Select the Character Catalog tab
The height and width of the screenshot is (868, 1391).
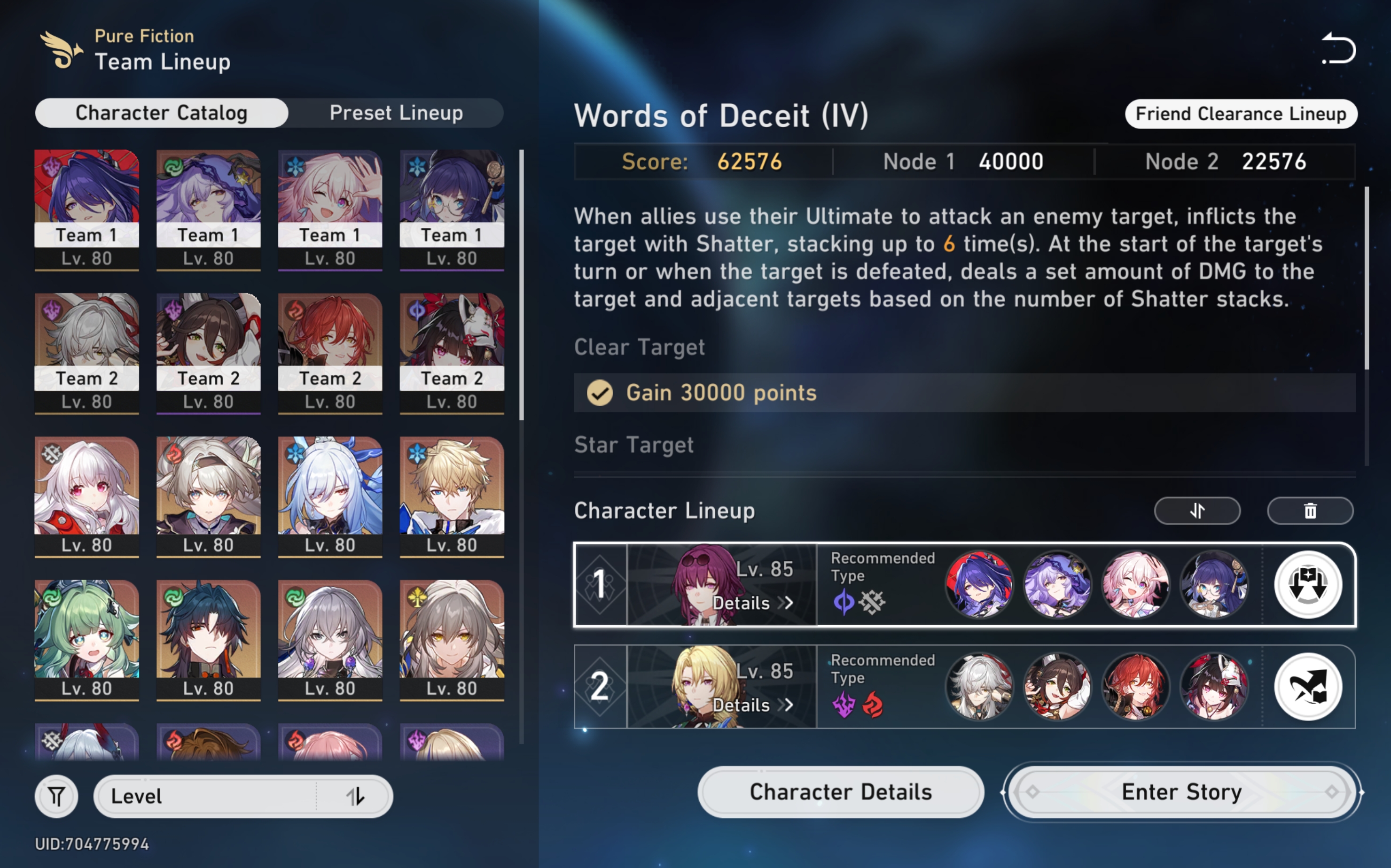(163, 113)
